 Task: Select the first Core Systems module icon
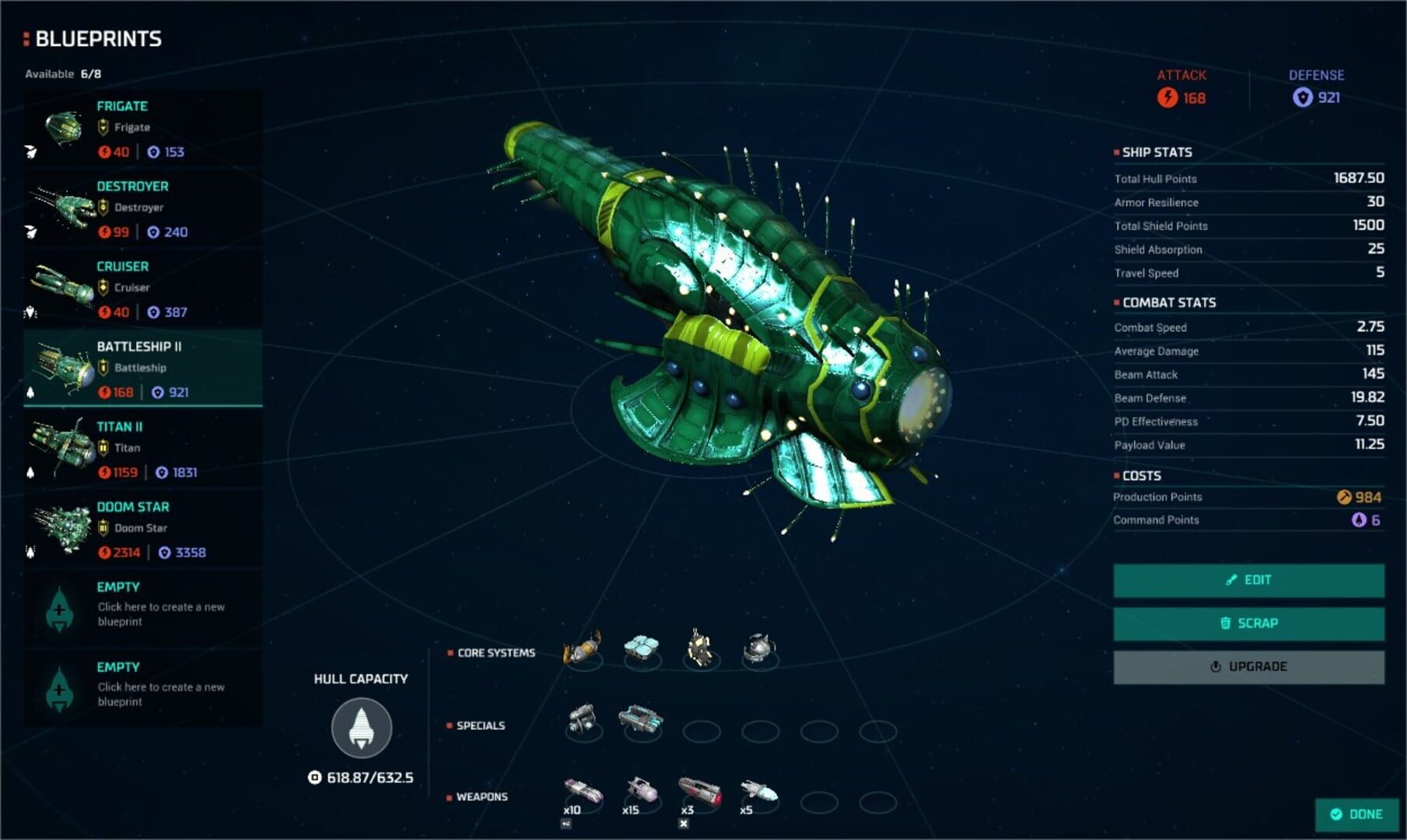pyautogui.click(x=581, y=649)
